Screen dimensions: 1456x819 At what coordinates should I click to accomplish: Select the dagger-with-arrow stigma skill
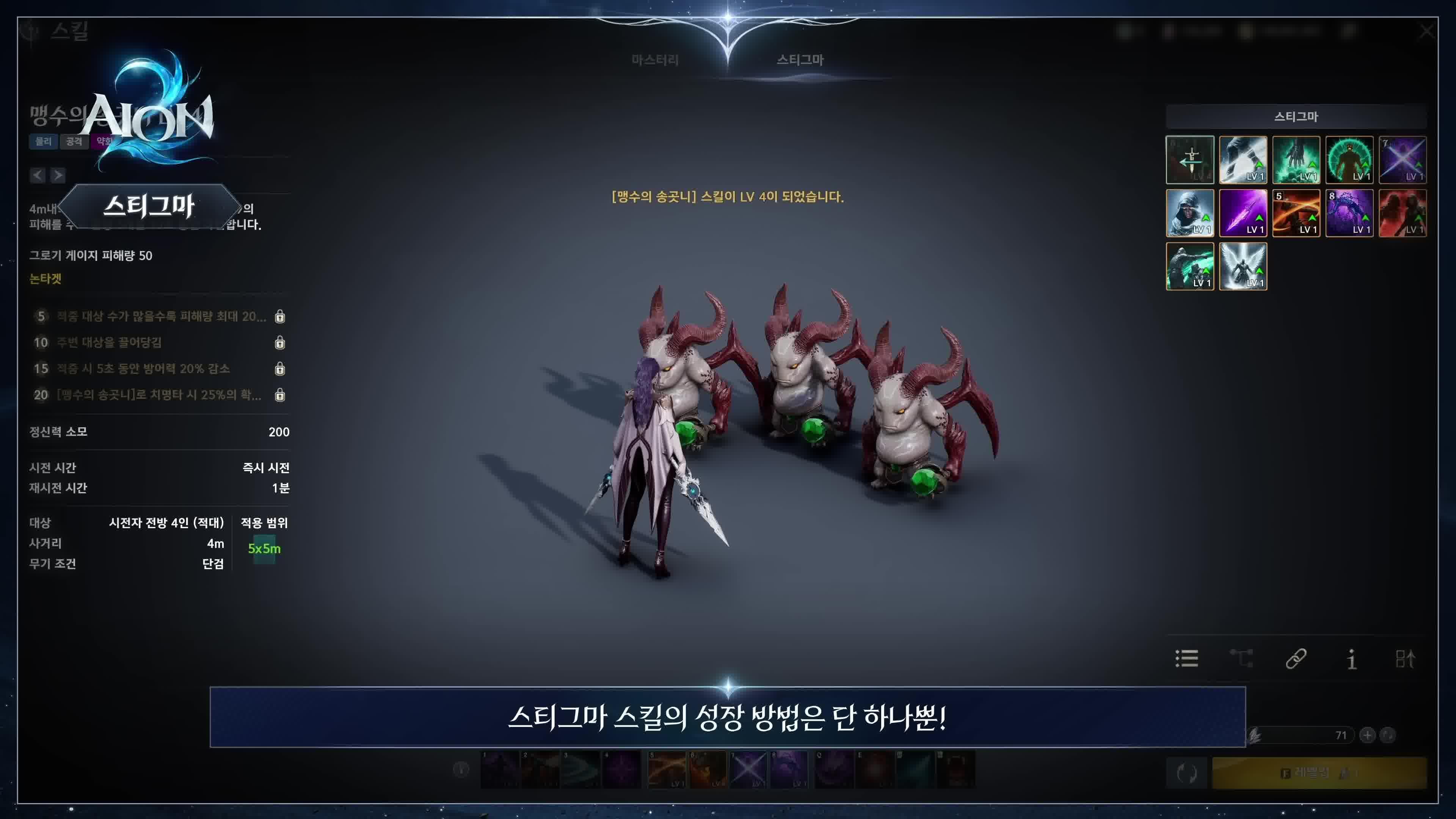[x=1190, y=160]
